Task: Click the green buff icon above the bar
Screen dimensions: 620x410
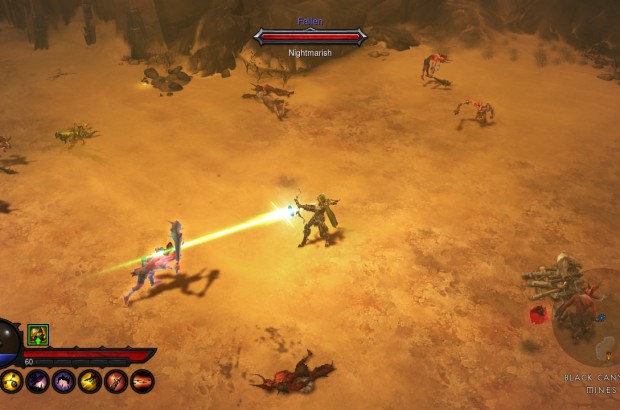Action: click(38, 336)
